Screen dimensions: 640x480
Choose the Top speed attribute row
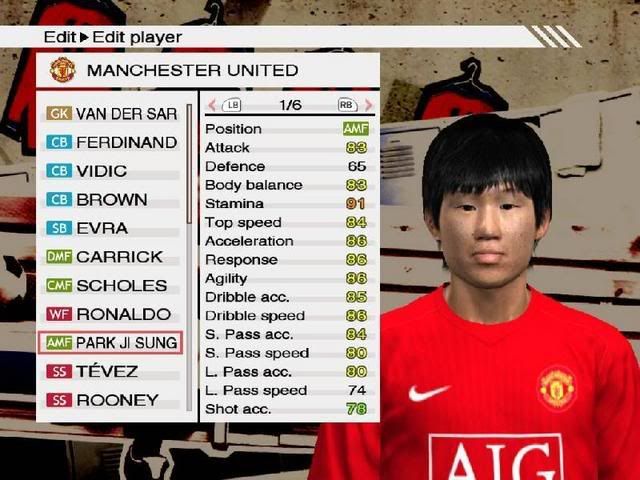[x=287, y=222]
